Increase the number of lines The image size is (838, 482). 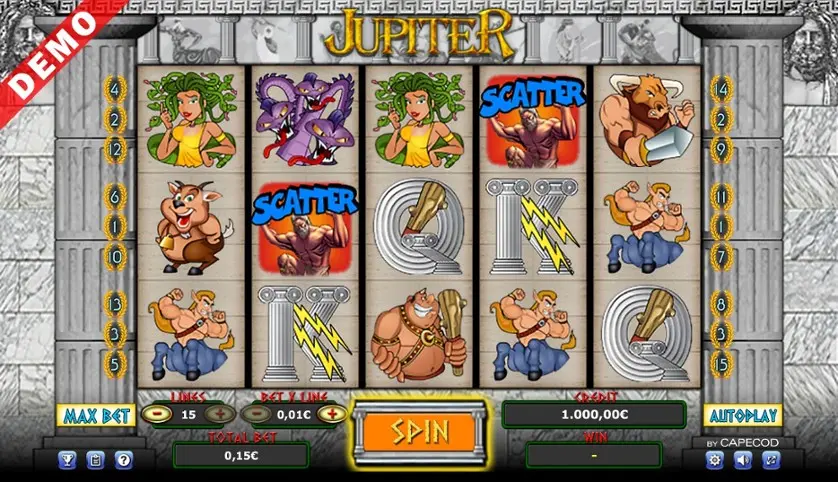click(x=219, y=414)
